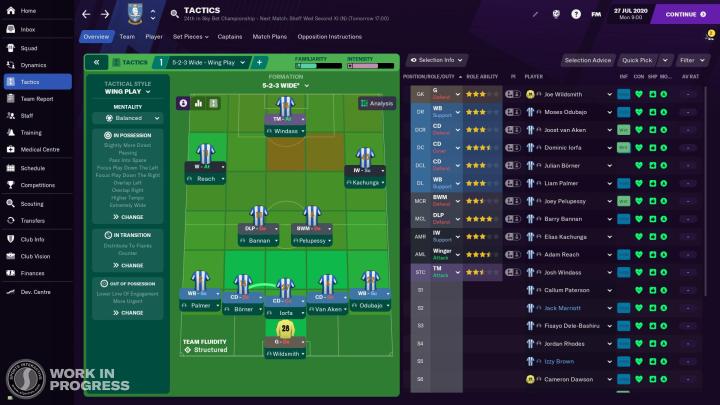Switch to the Match Plans tab
720x405 pixels.
coord(269,36)
